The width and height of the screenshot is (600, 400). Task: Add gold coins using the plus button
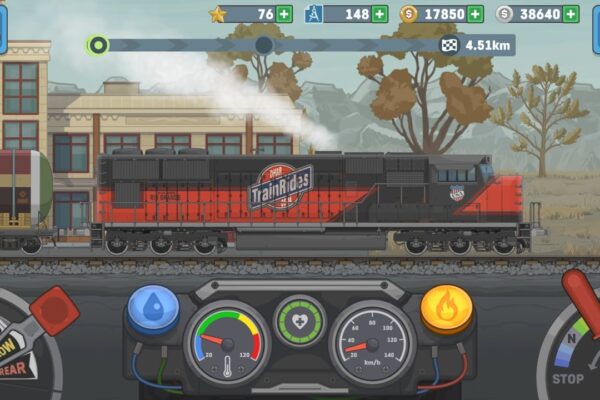(474, 14)
